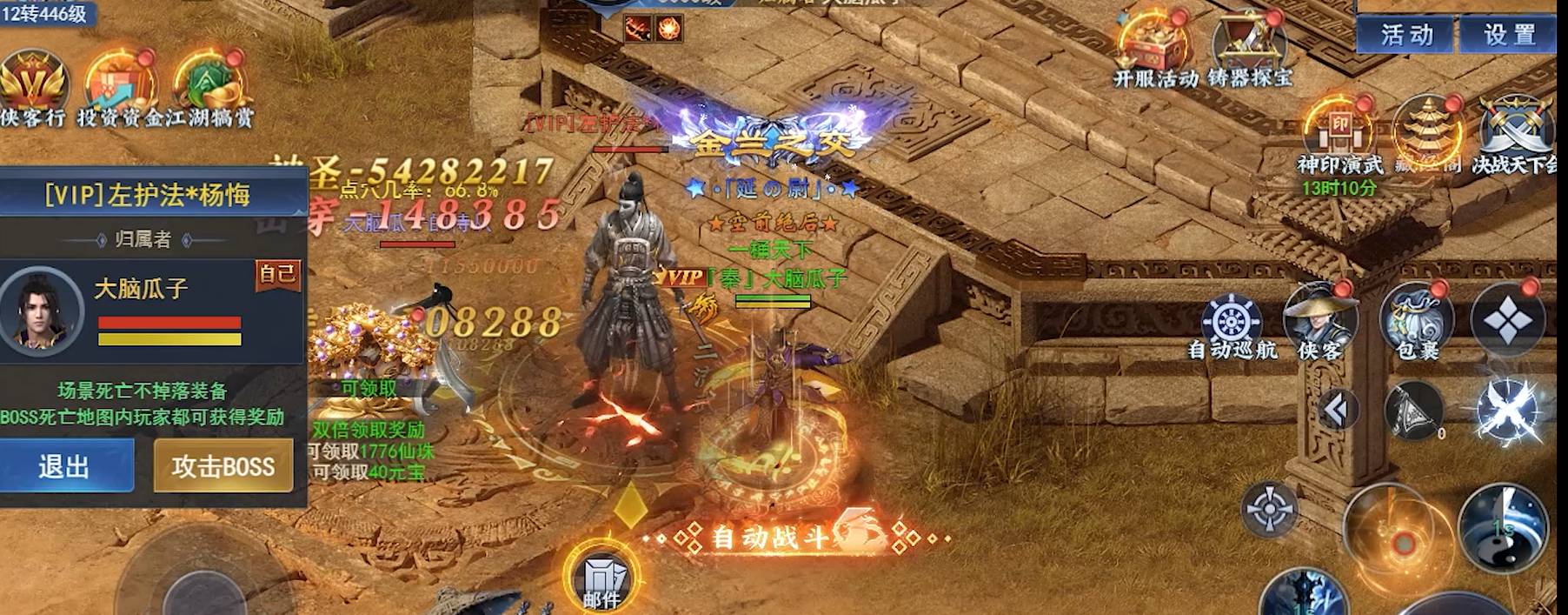1568x615 pixels.
Task: Click the 退出 exit button
Action: pos(65,466)
